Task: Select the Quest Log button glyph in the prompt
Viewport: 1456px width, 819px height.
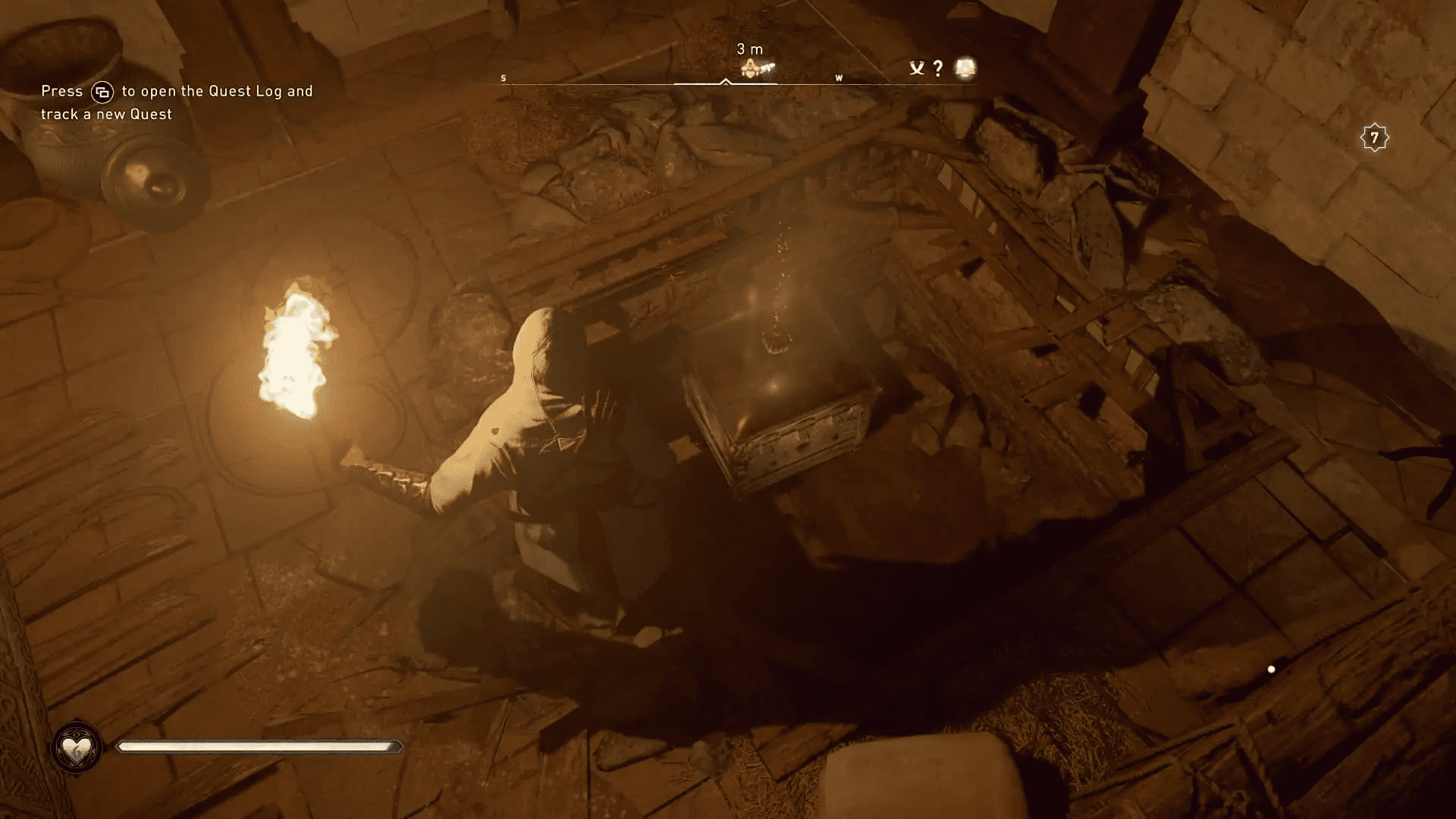Action: [104, 91]
